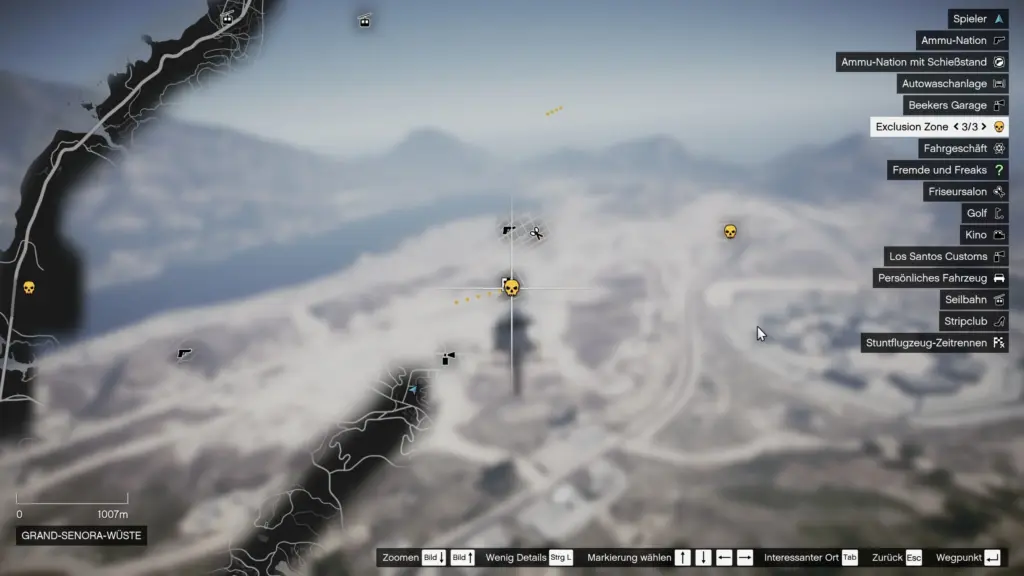Click the barber scissors map marker
Screen dimensions: 1024x576
coord(537,234)
